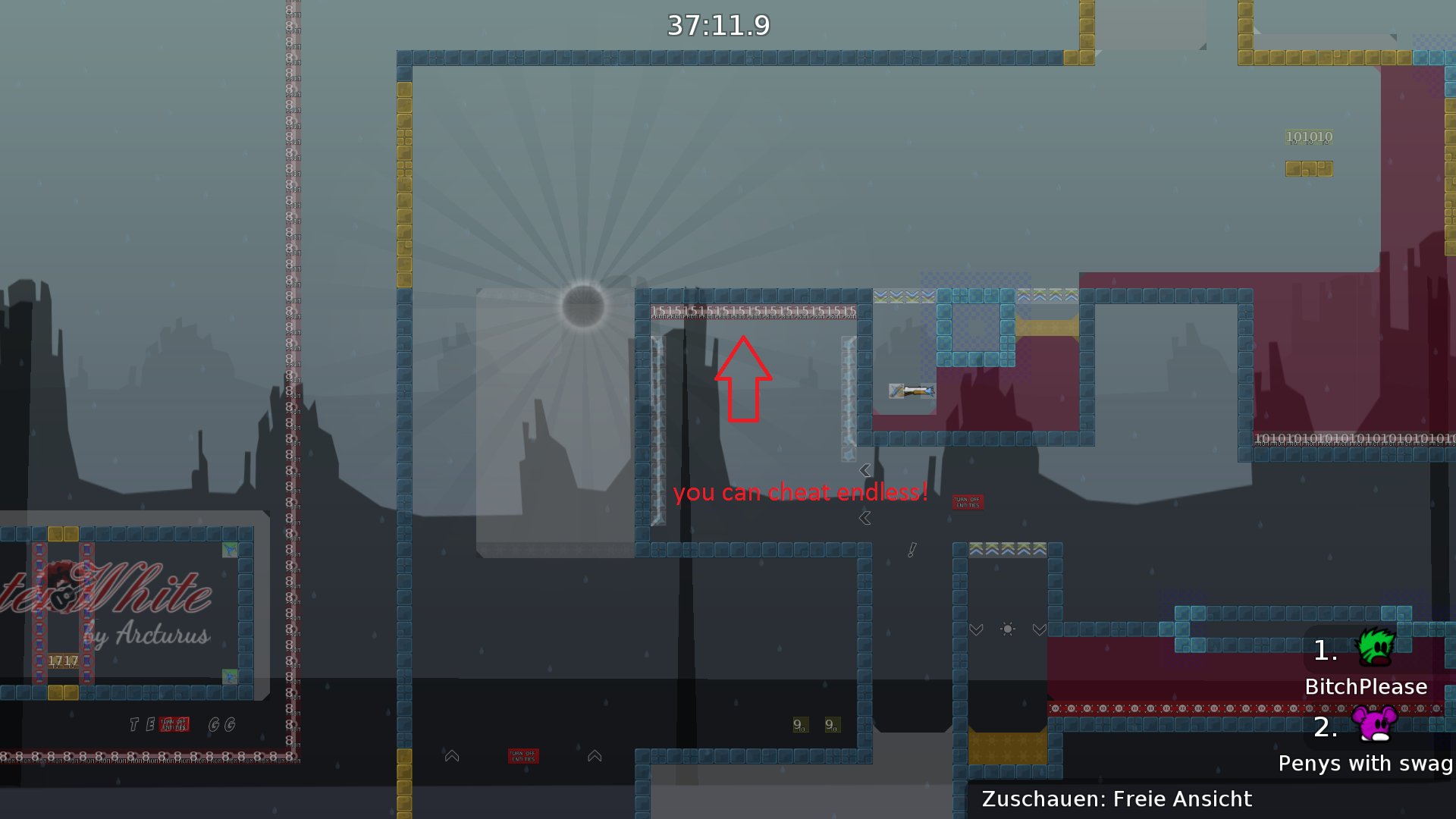
Task: Click the exclamation mark marker
Action: (912, 550)
